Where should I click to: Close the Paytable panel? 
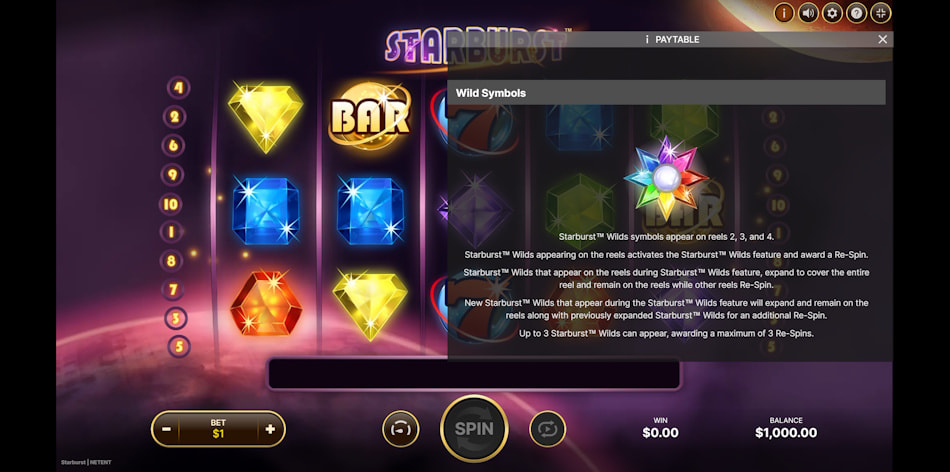[x=882, y=40]
